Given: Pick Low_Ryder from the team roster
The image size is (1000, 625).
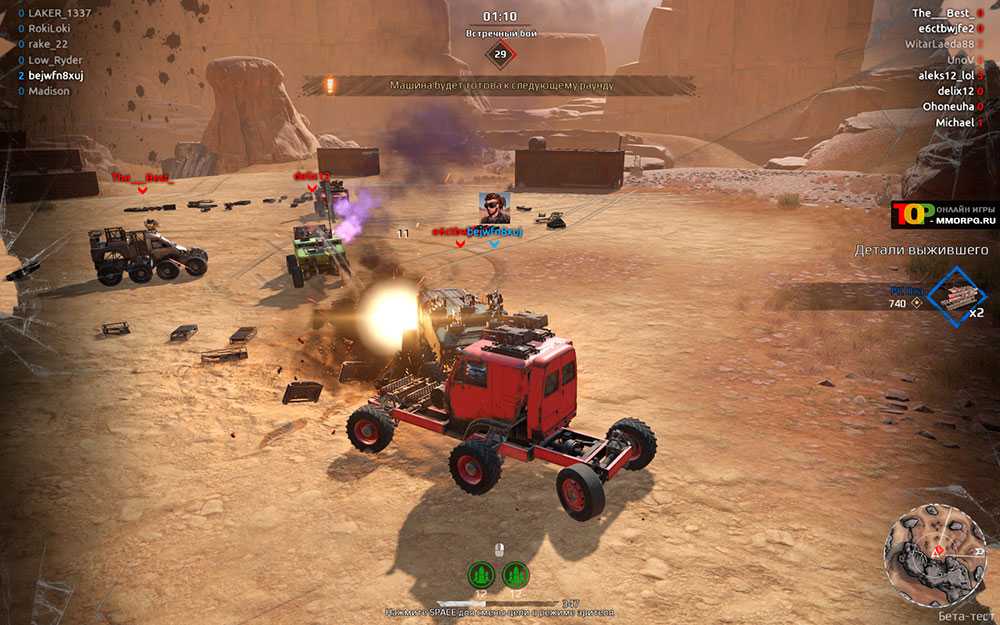Looking at the screenshot, I should [55, 60].
